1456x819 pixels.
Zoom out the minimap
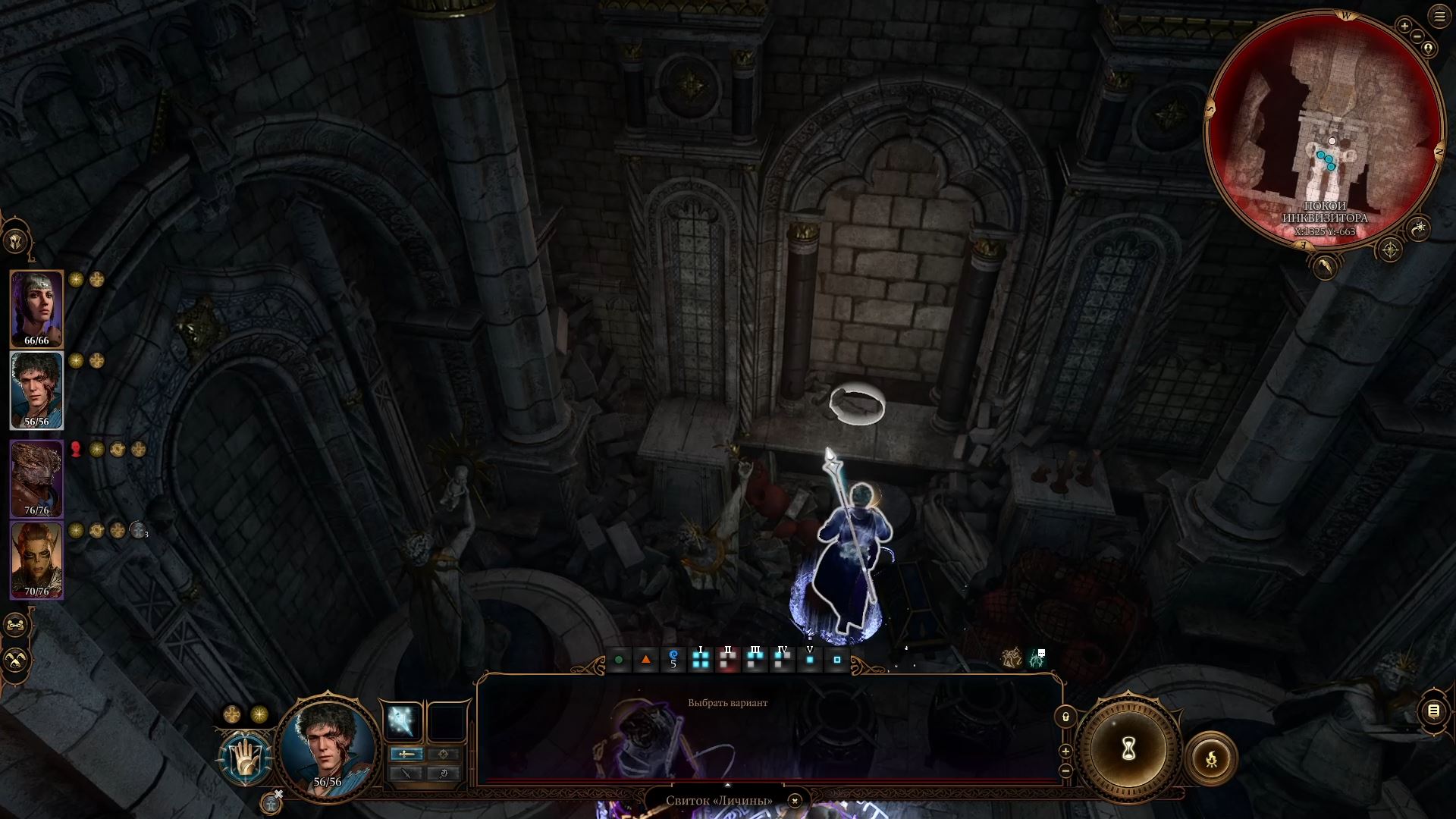[1417, 37]
